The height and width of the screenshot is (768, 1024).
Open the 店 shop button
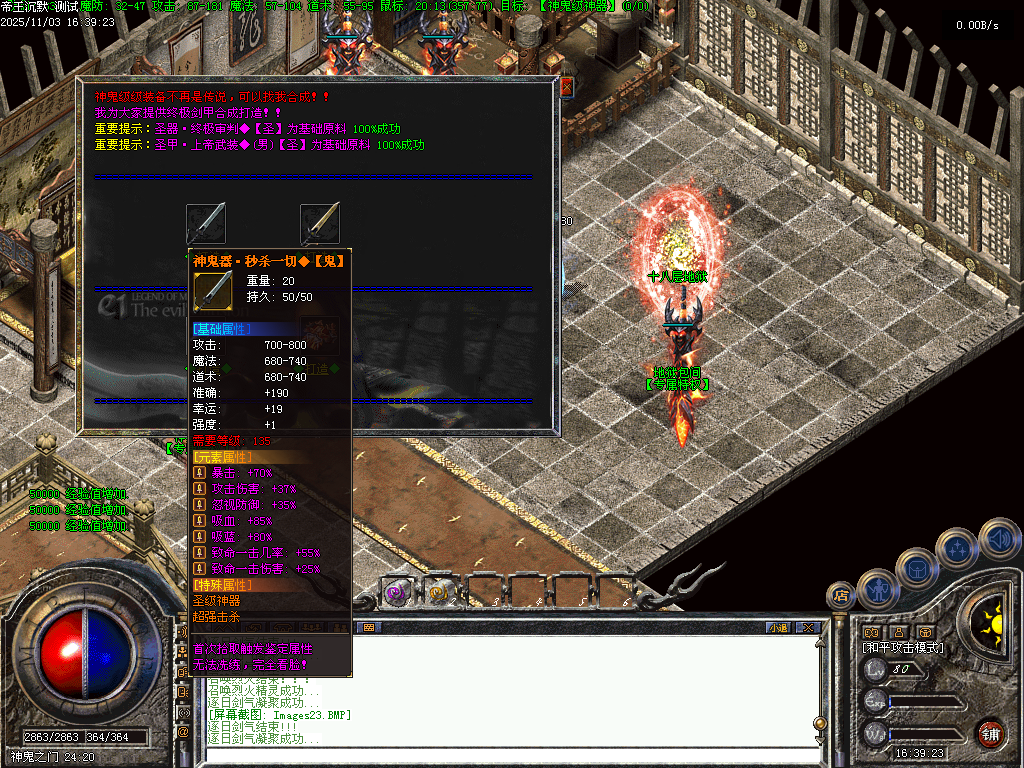(x=840, y=596)
